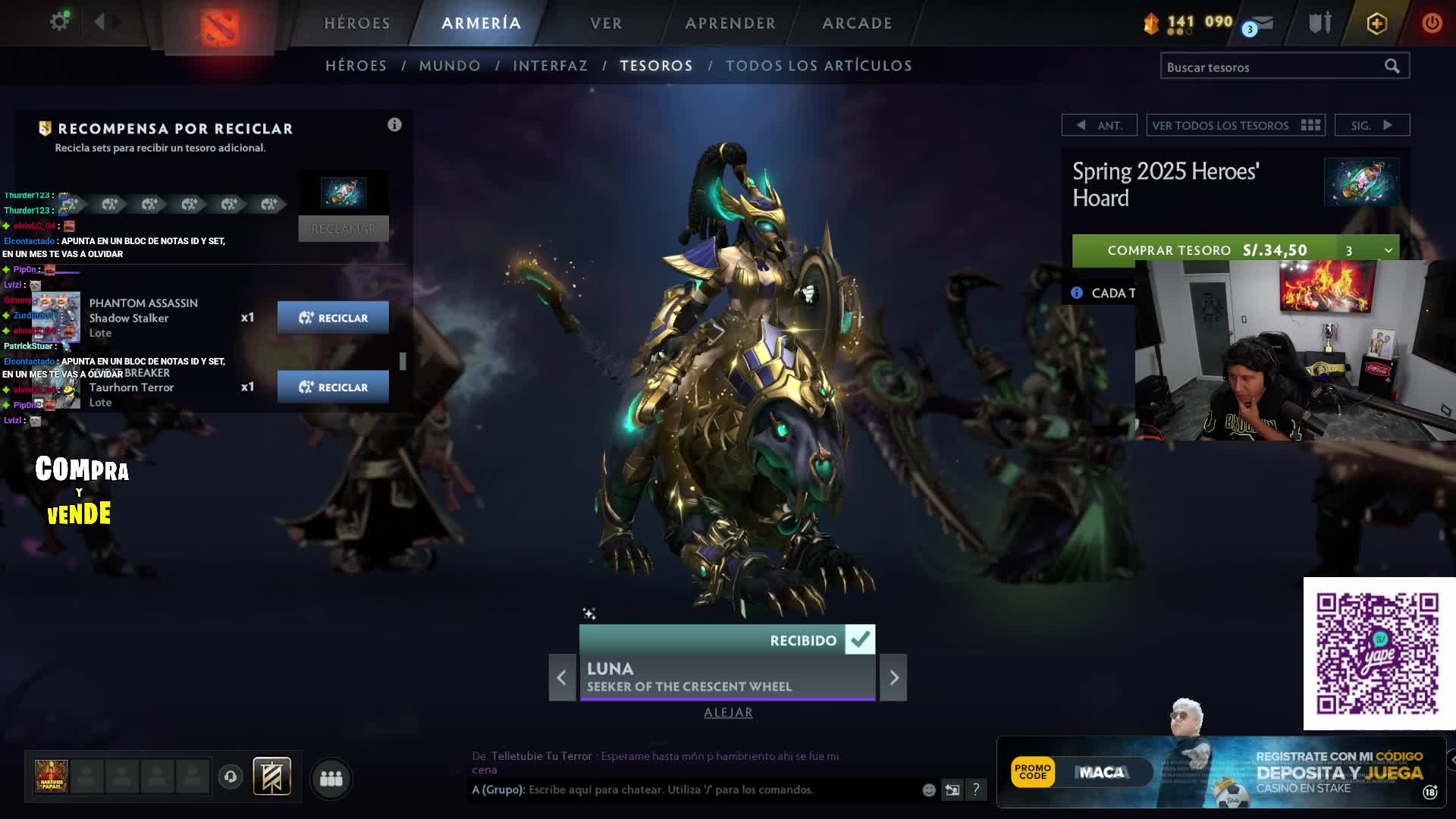The image size is (1456, 819).
Task: Show the next set after Luna
Action: (893, 677)
